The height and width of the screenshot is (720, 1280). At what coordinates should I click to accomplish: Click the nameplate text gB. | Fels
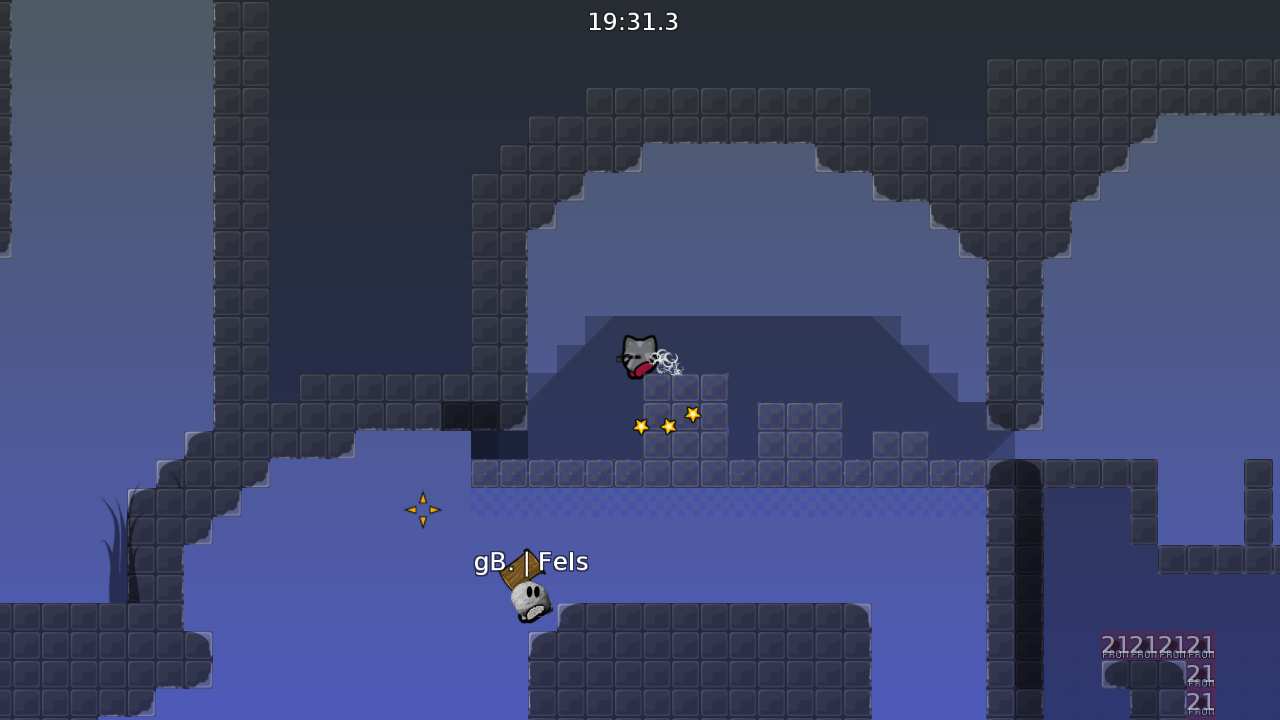click(531, 562)
